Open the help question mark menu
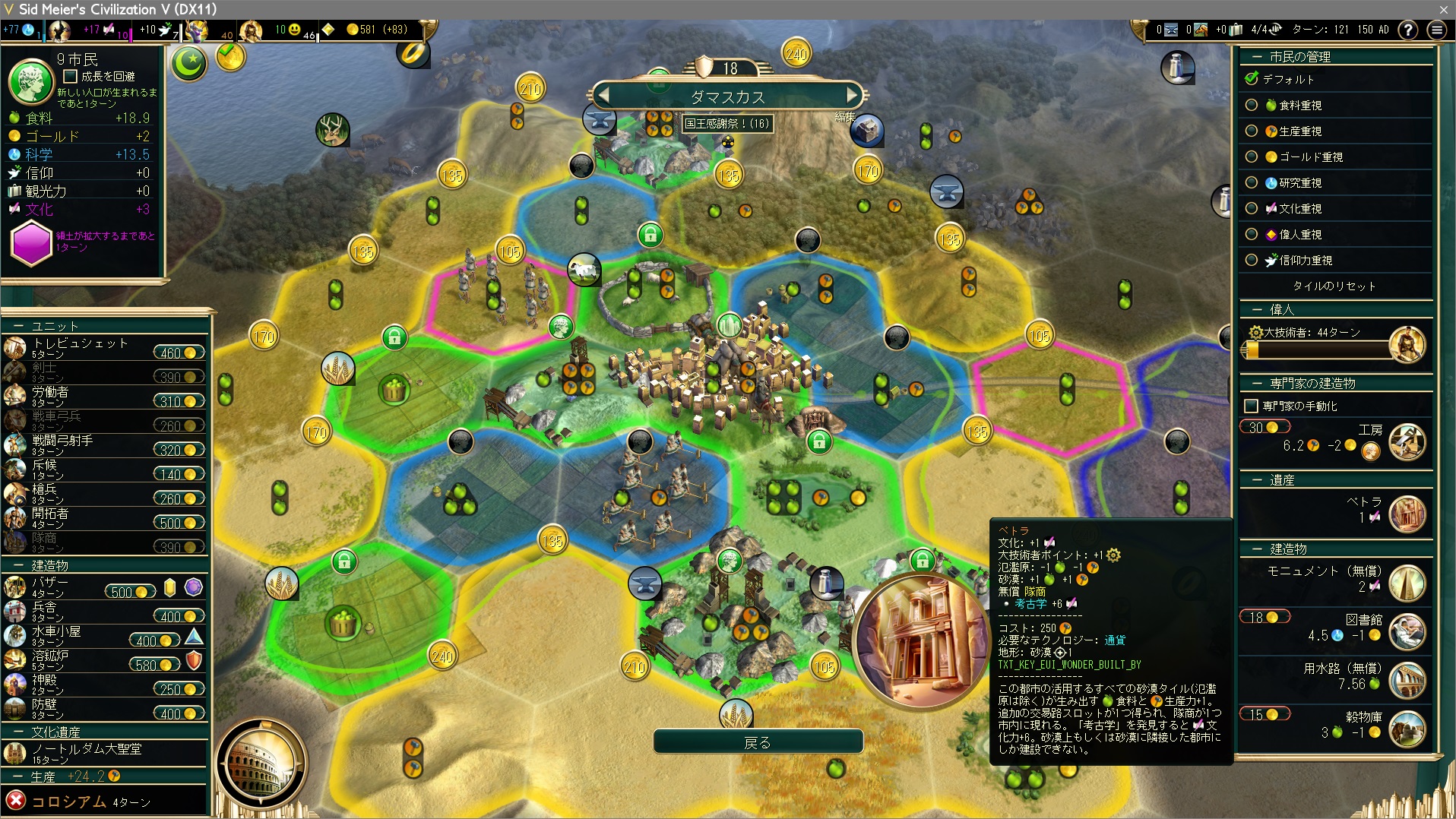Viewport: 1456px width, 819px height. 1408,30
